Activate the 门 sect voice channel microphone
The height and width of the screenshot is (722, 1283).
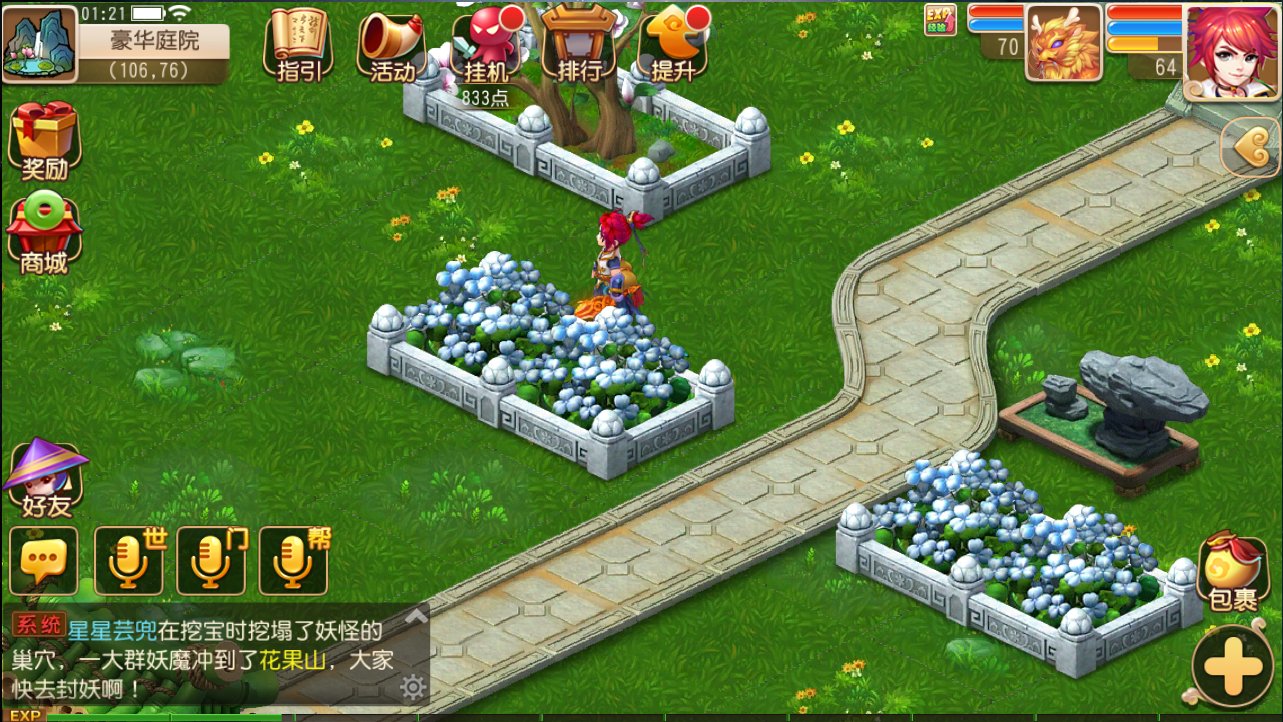[211, 562]
